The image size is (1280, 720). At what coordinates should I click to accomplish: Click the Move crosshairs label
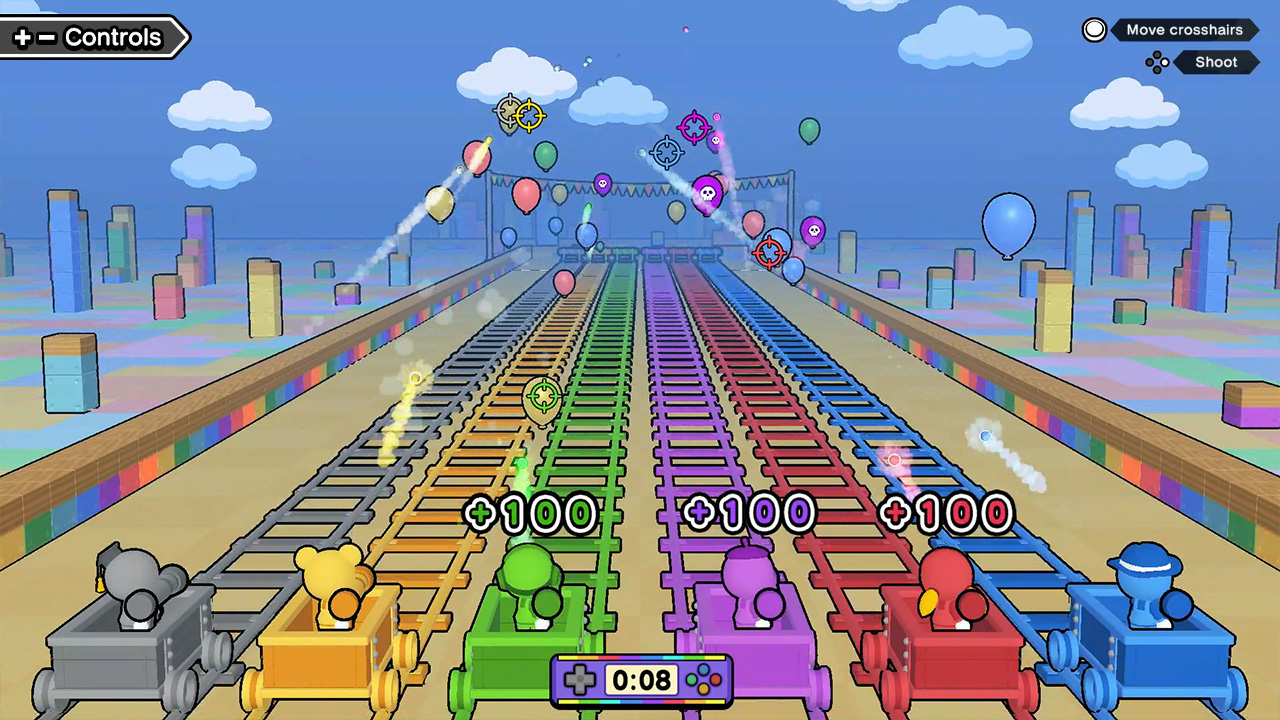point(1184,30)
